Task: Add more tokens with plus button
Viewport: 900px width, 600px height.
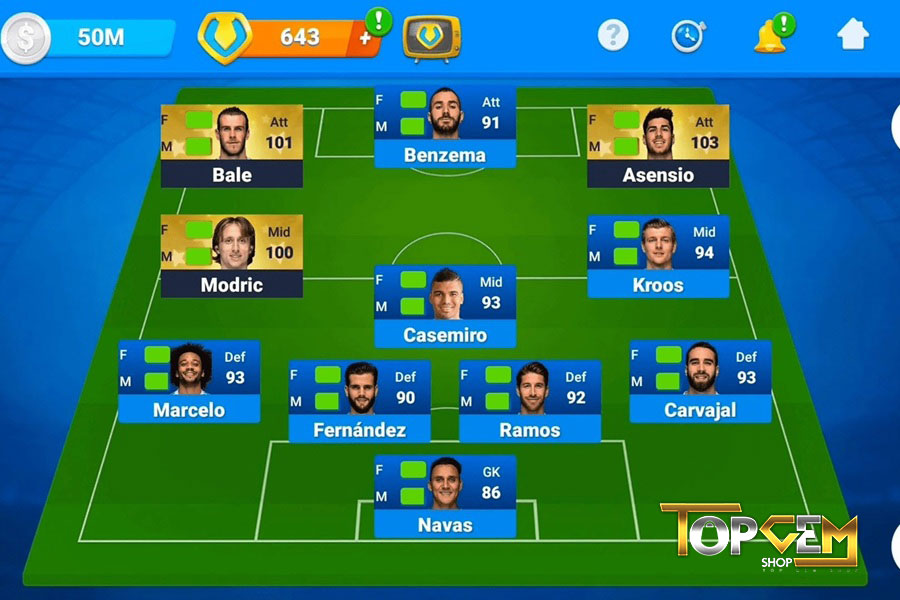Action: (365, 38)
